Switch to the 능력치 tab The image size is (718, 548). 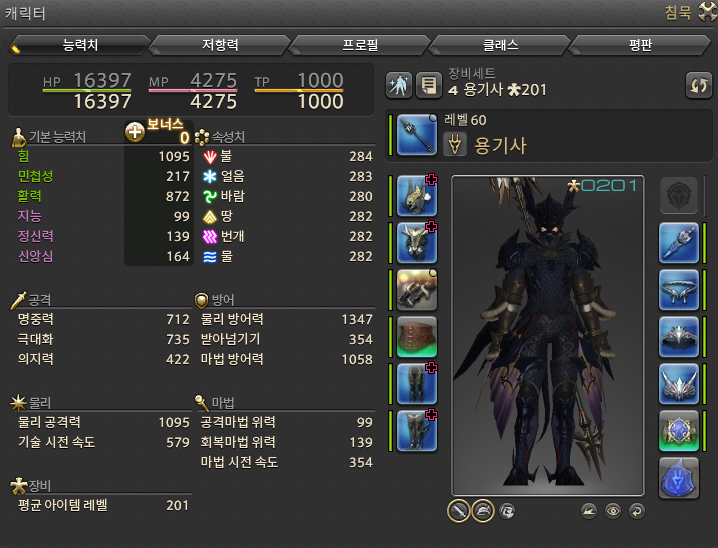(80, 45)
